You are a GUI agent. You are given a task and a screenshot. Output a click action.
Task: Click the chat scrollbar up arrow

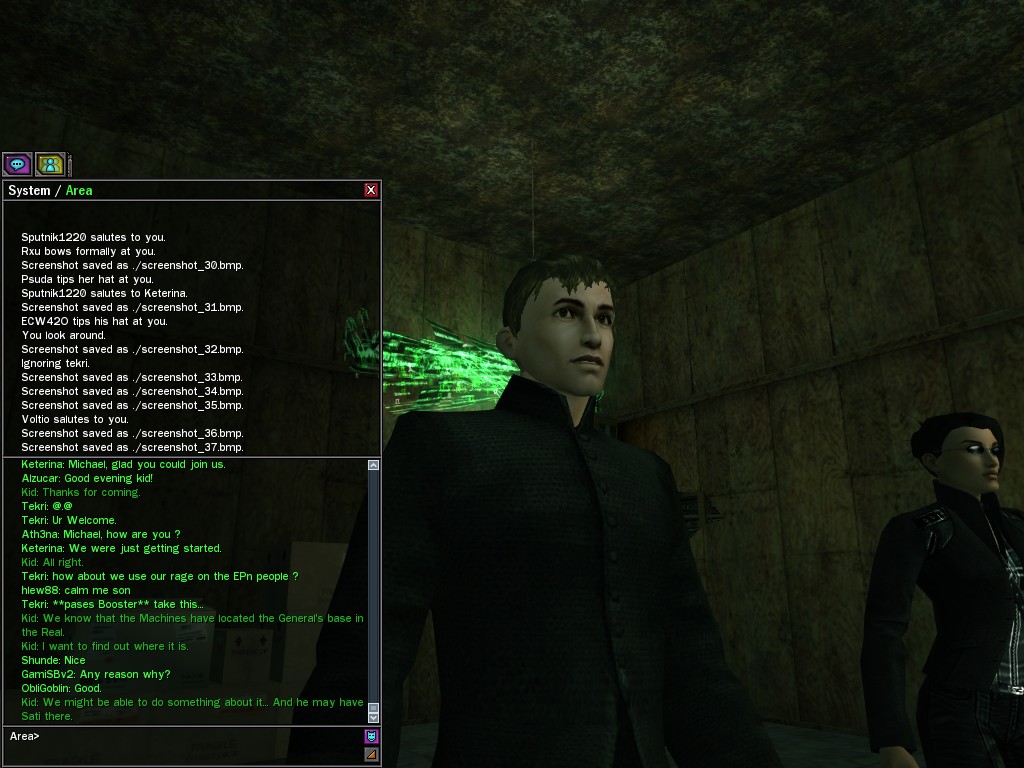tap(374, 465)
